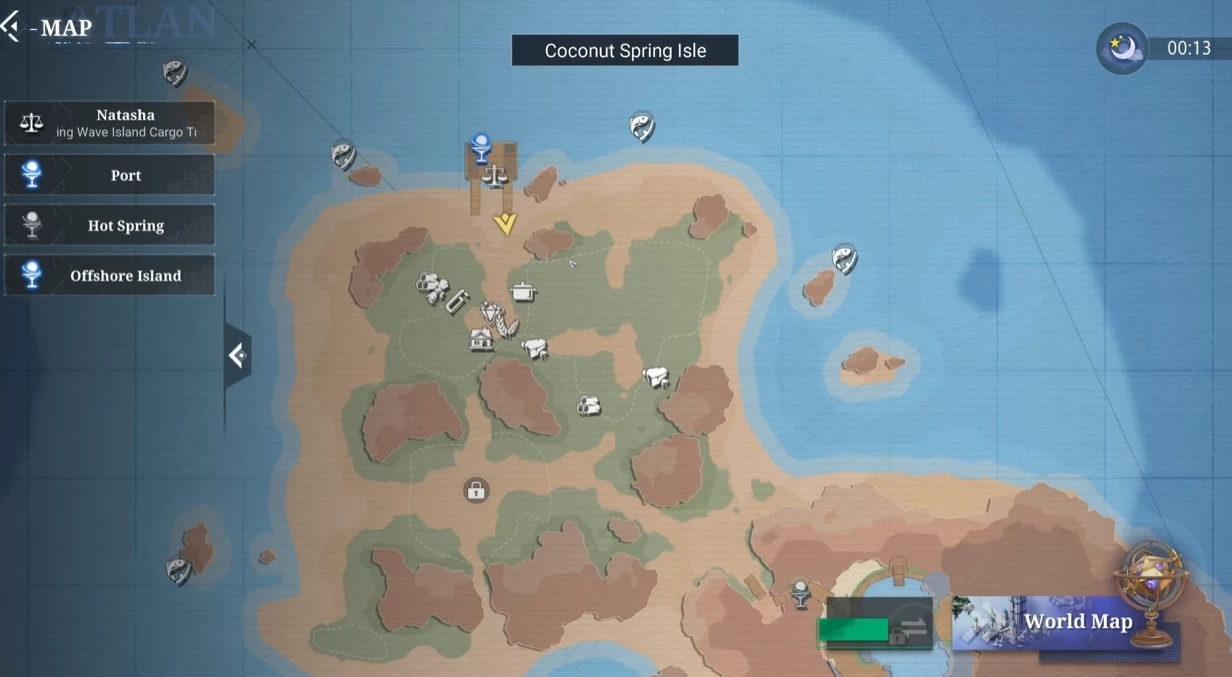Click the house marker on the map
1232x677 pixels.
(x=481, y=340)
